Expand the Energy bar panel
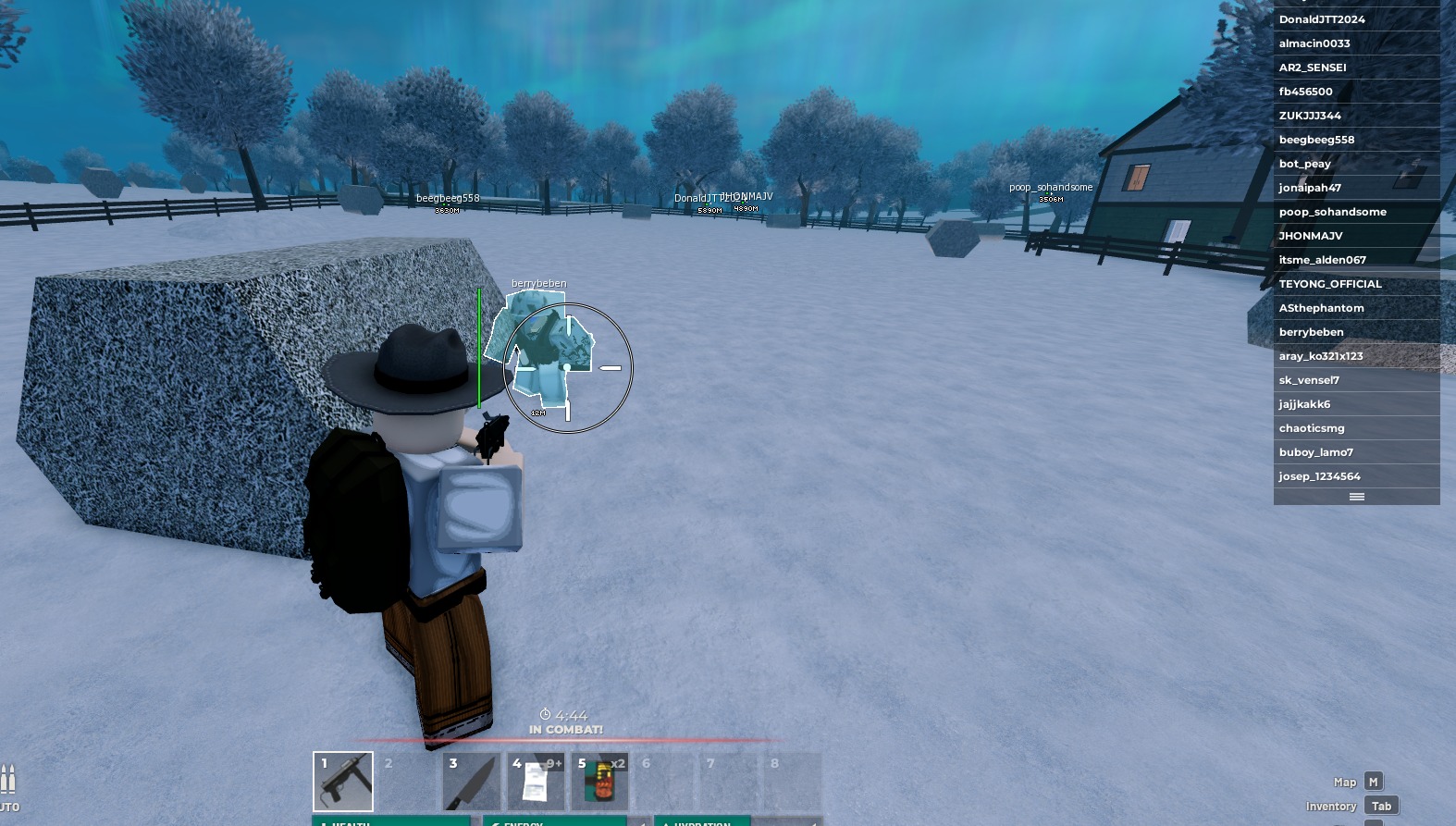 point(556,822)
